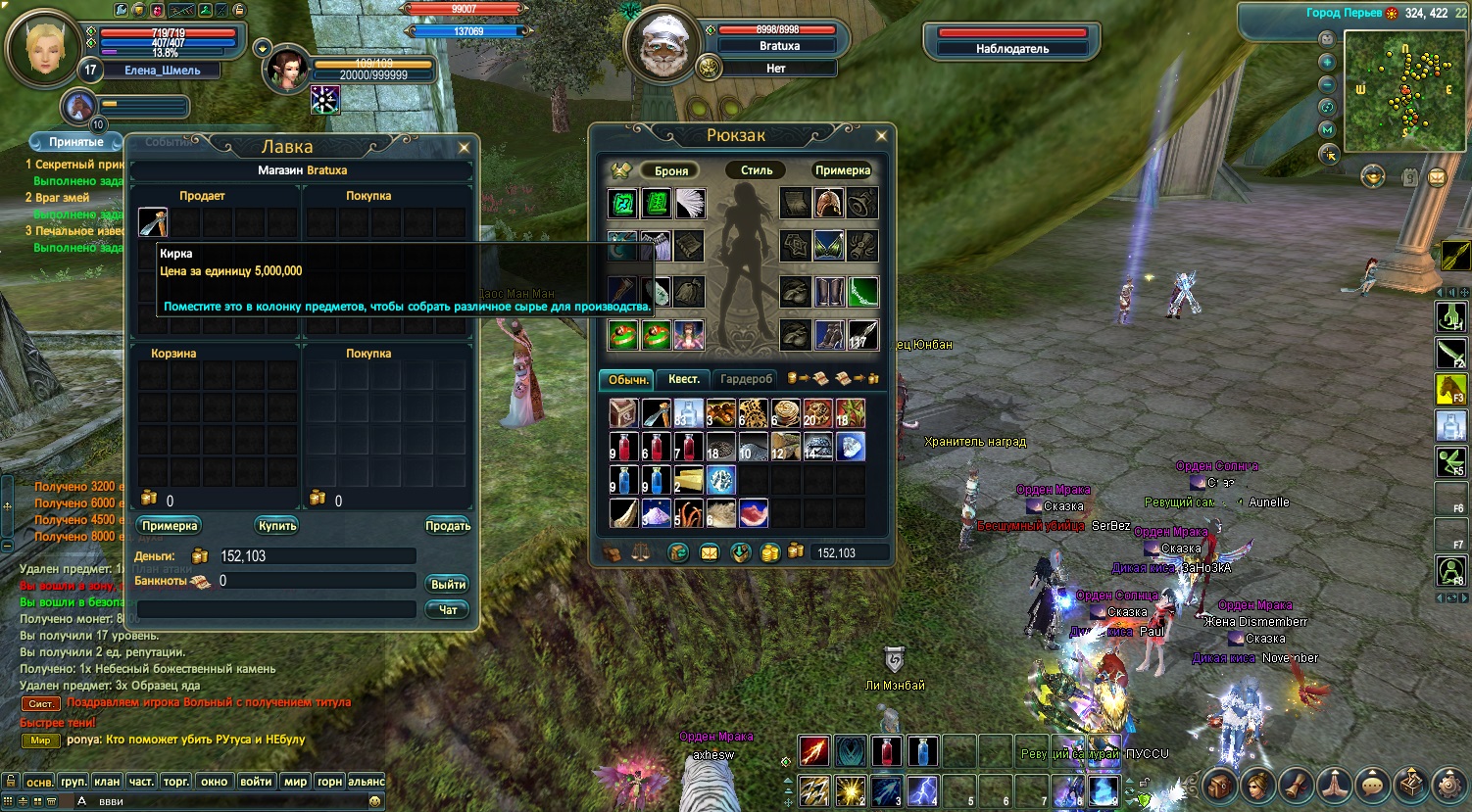The width and height of the screenshot is (1472, 812).
Task: Open the Чат button in shop
Action: point(448,609)
